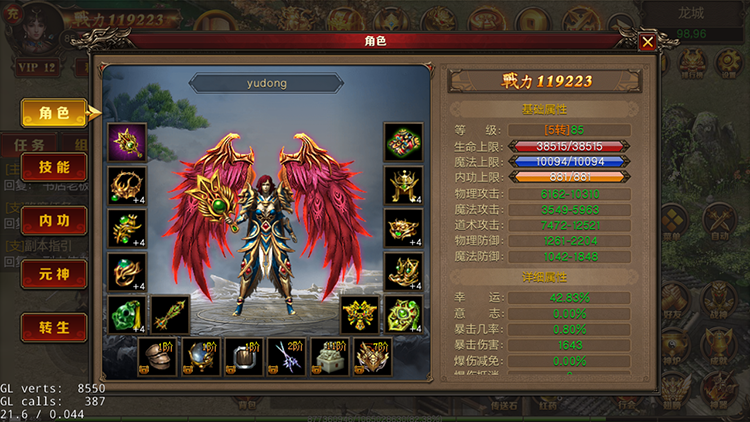Open the 内功 inner power tab

[53, 220]
